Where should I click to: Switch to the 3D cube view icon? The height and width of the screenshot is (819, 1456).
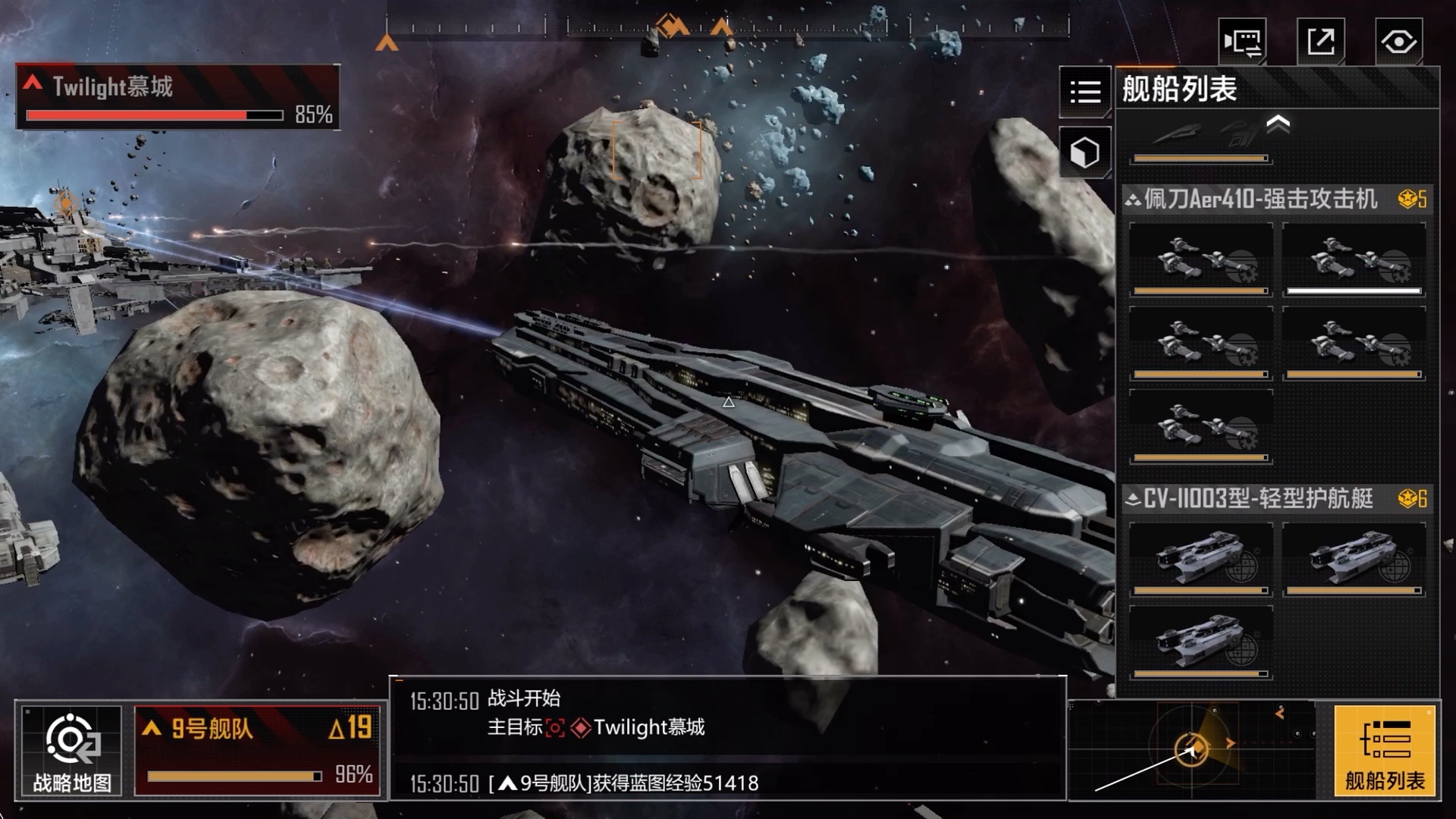(1085, 152)
